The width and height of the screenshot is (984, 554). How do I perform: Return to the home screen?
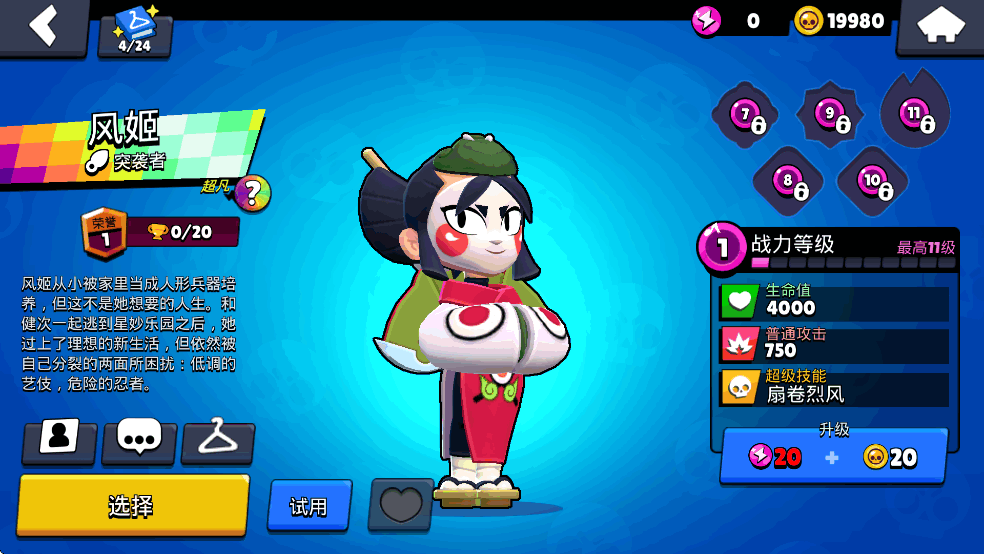[x=939, y=27]
